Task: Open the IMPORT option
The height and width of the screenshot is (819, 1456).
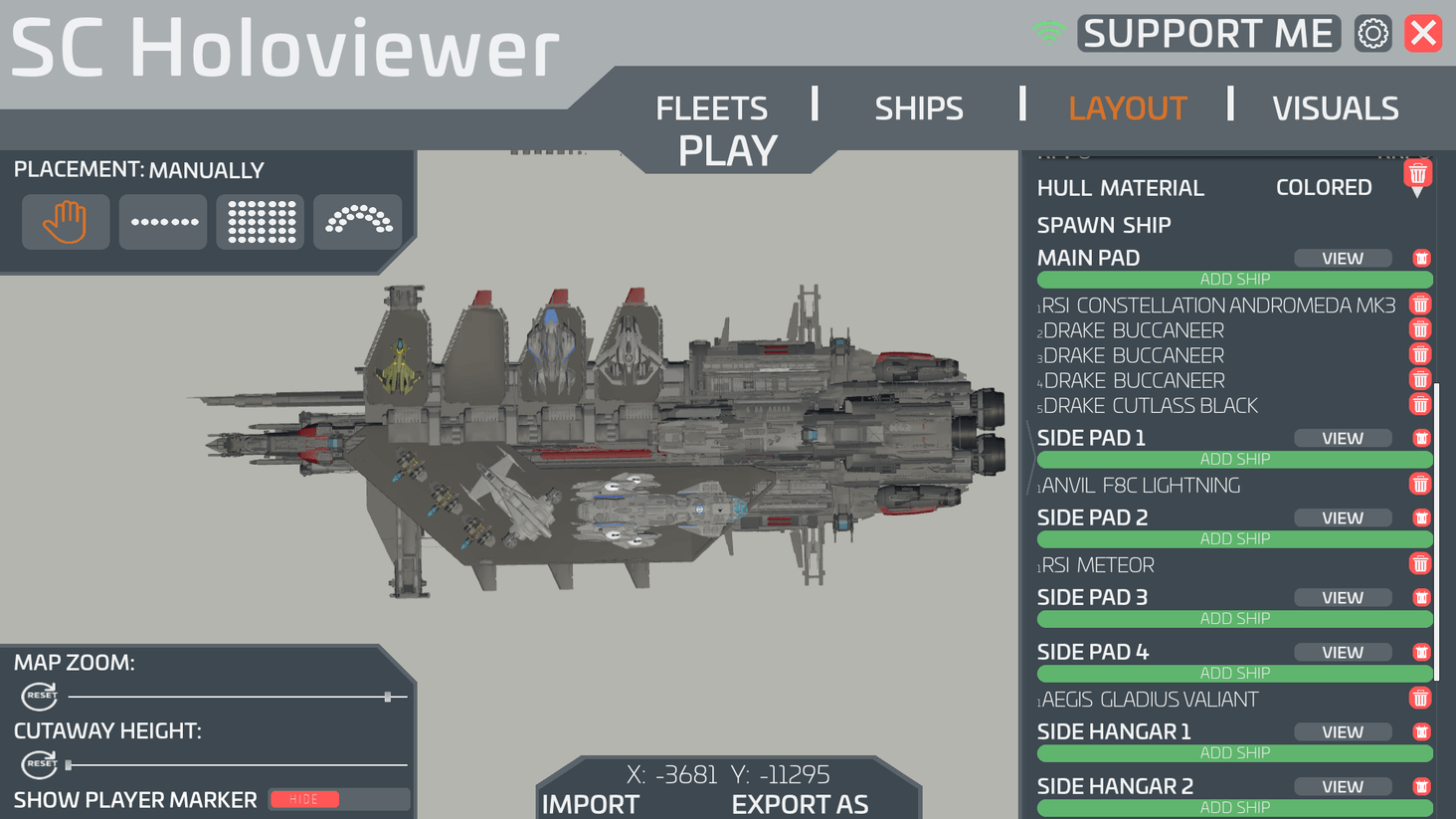Action: click(x=591, y=804)
